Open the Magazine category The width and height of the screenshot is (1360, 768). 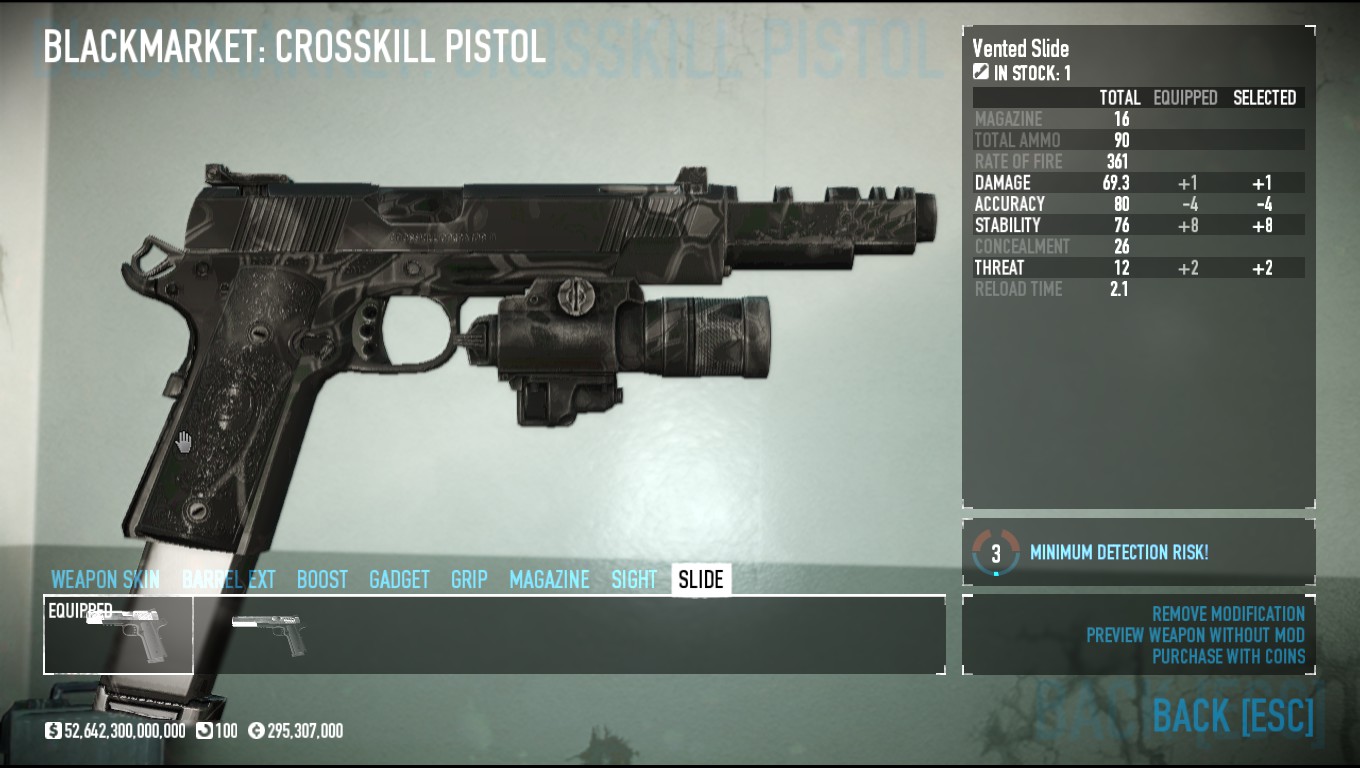point(549,580)
